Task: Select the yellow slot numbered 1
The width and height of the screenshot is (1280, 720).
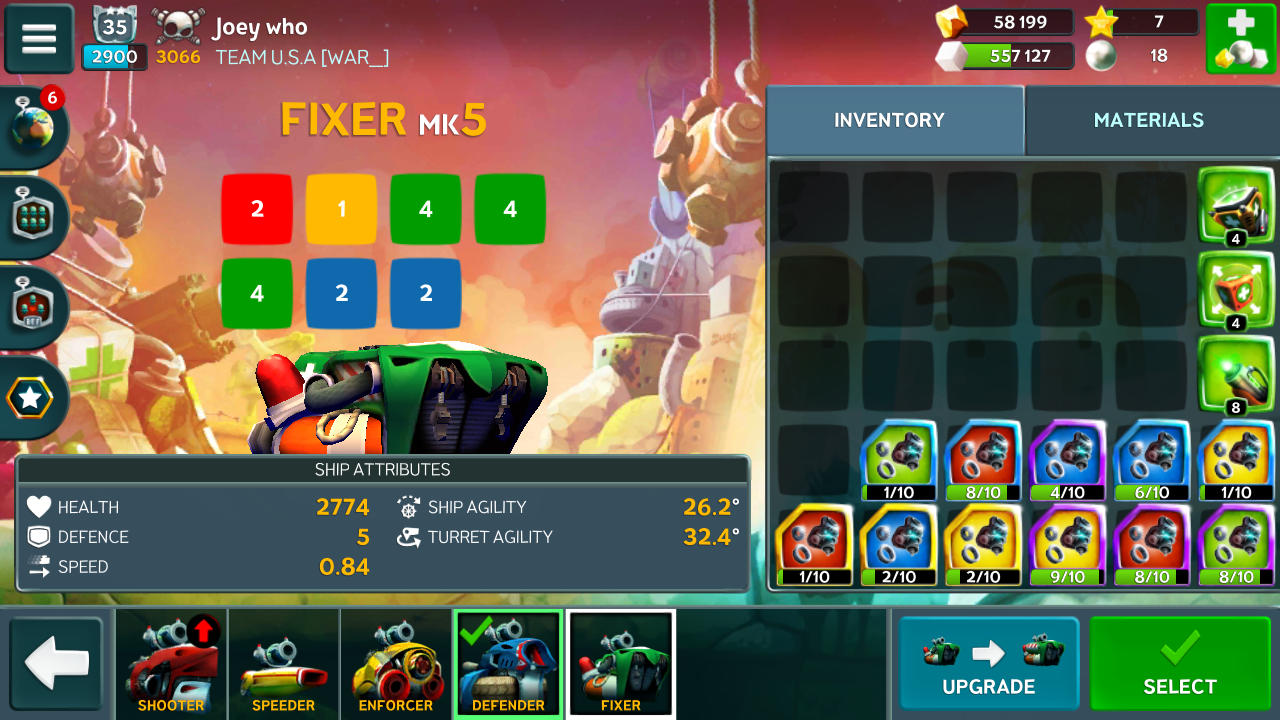Action: [341, 209]
